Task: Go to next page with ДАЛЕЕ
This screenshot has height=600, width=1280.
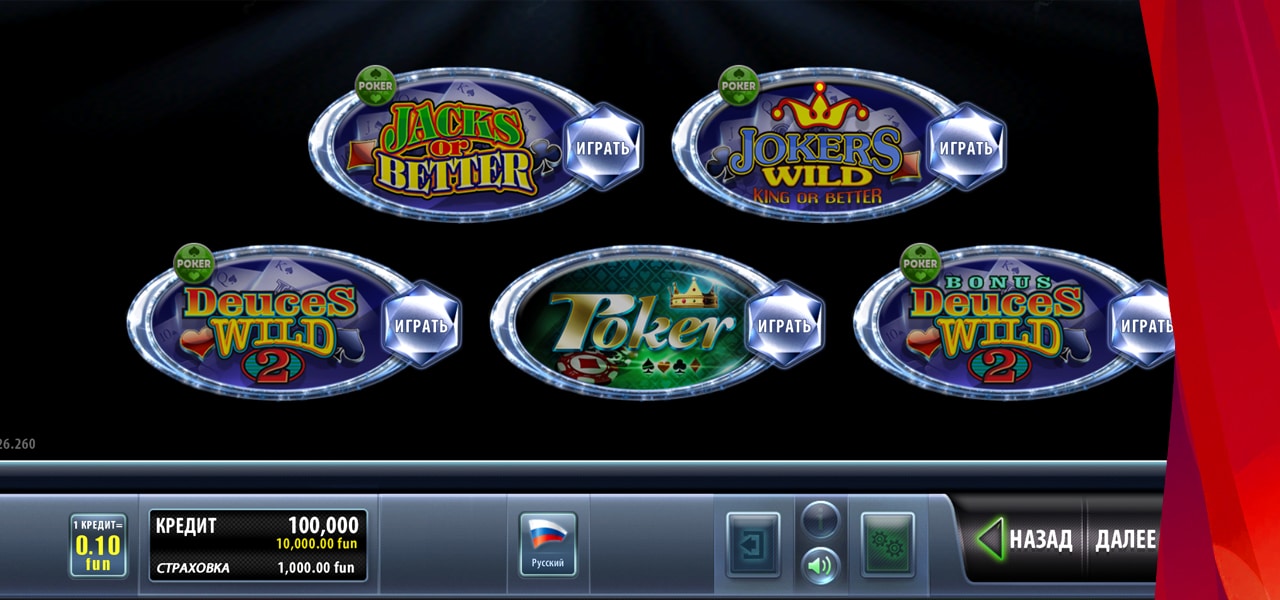Action: click(1125, 540)
